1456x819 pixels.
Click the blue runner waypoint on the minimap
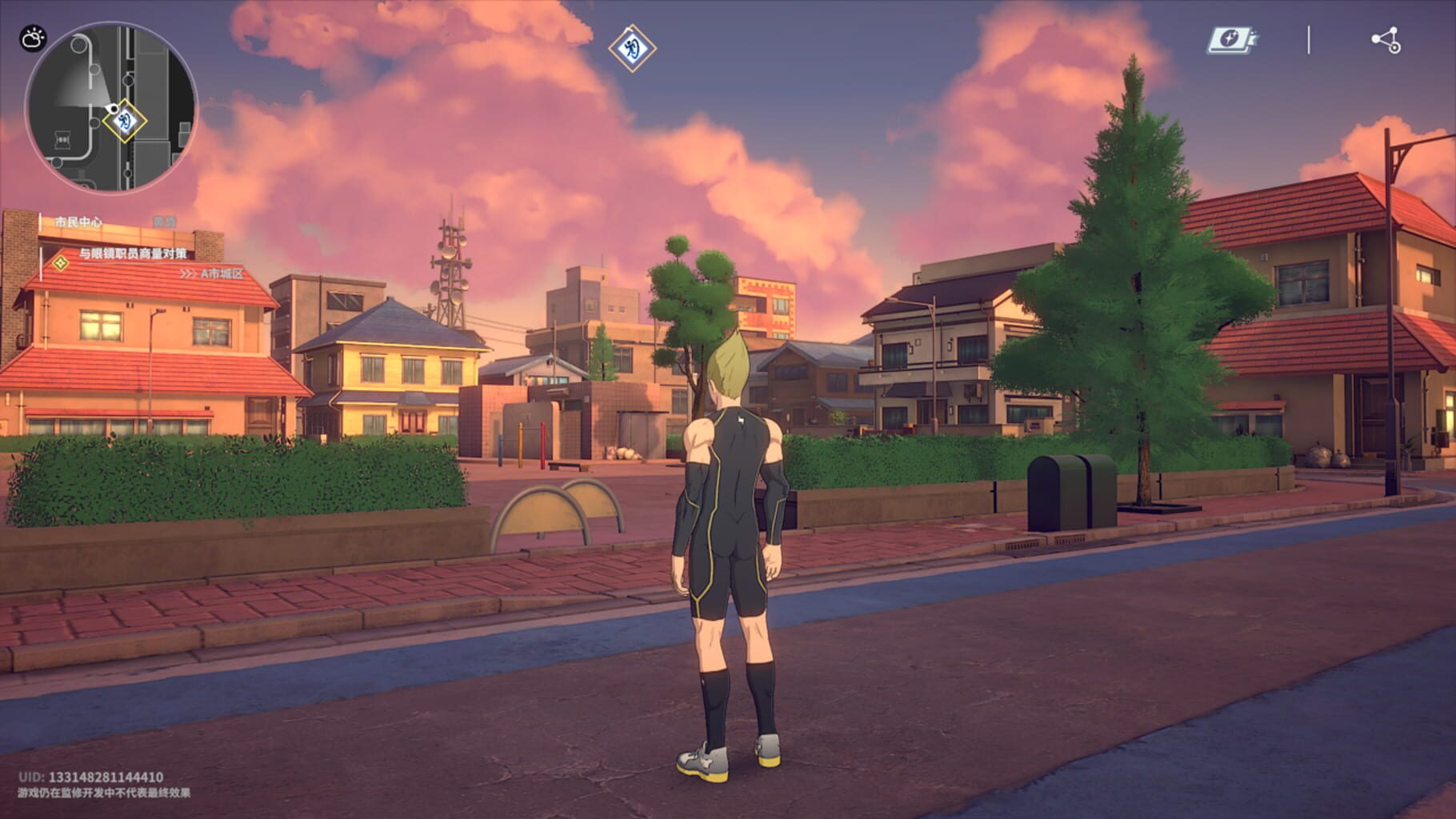click(x=125, y=122)
